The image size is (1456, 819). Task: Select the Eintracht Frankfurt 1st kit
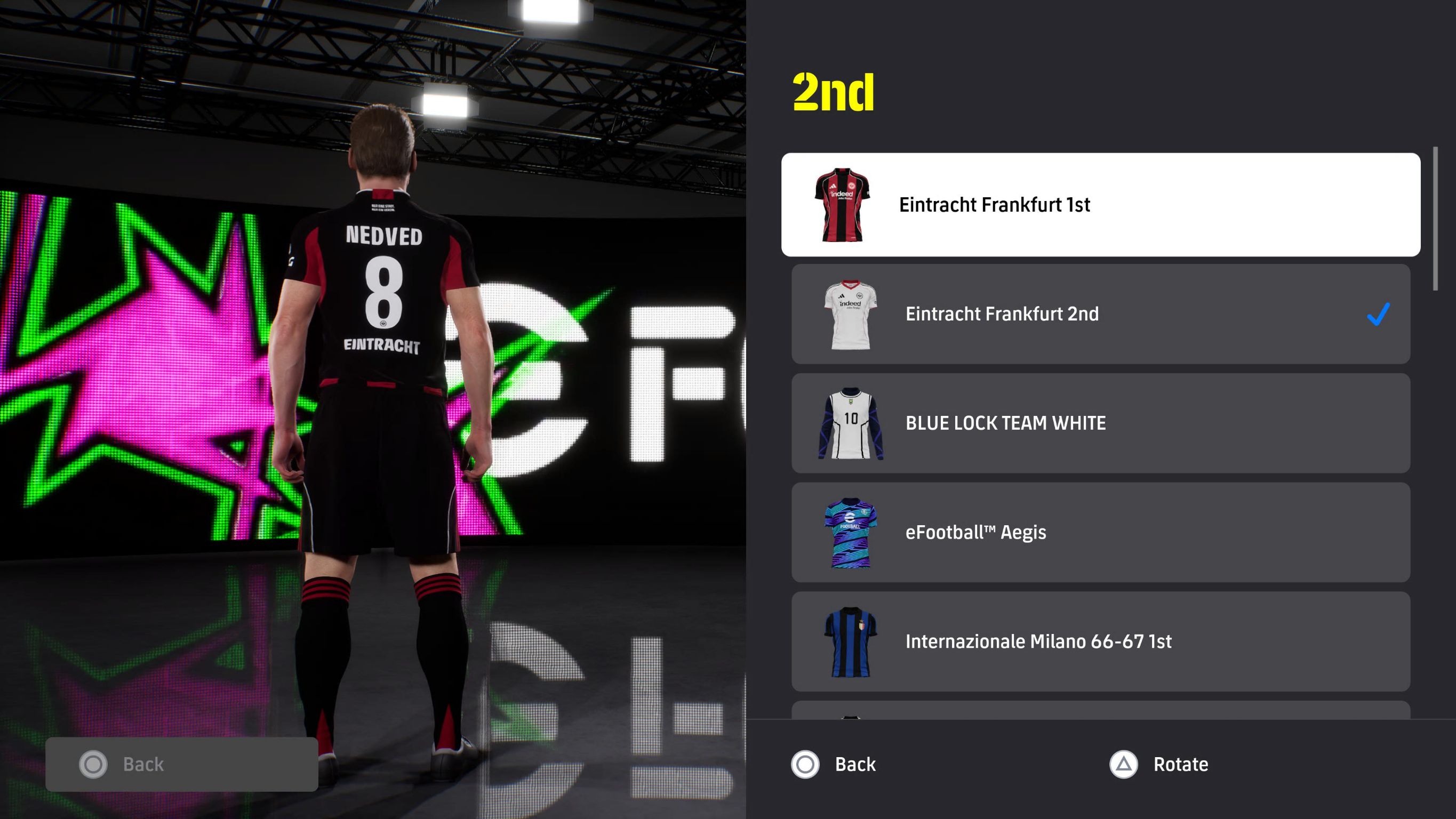point(1100,205)
